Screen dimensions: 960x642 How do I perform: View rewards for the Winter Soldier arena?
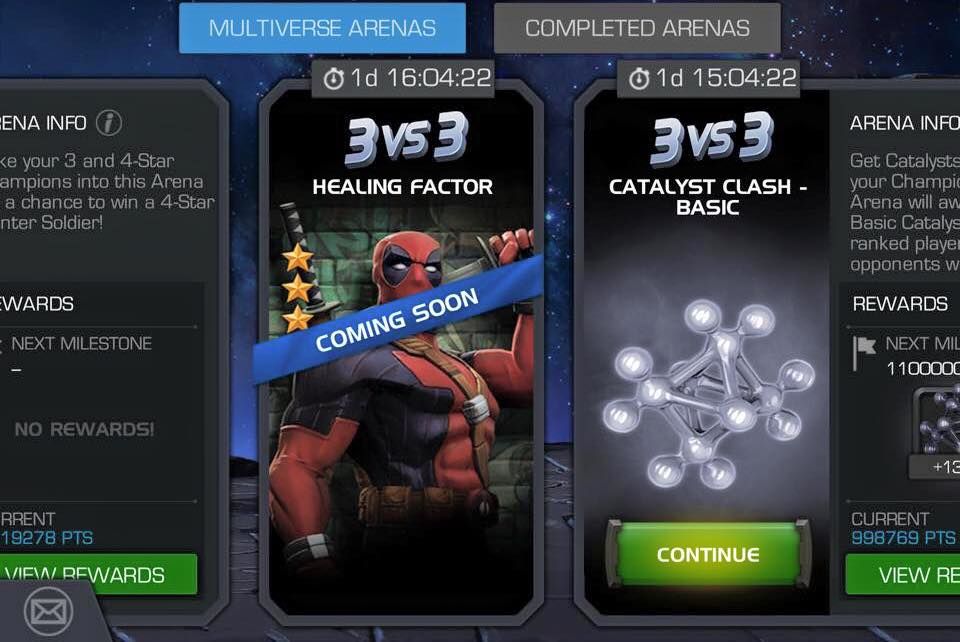(x=98, y=575)
